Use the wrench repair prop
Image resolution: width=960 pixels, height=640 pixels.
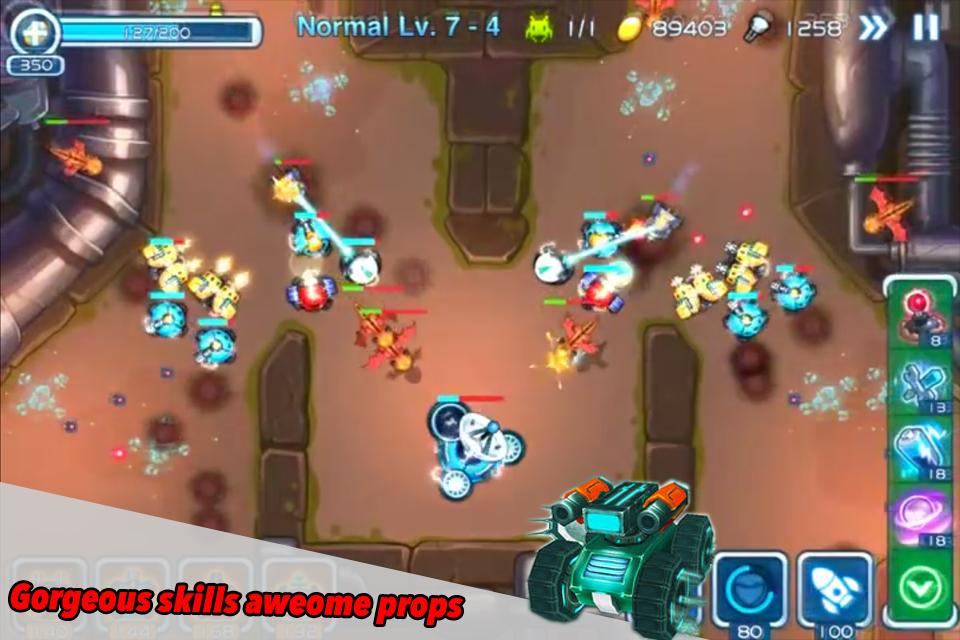pos(919,382)
